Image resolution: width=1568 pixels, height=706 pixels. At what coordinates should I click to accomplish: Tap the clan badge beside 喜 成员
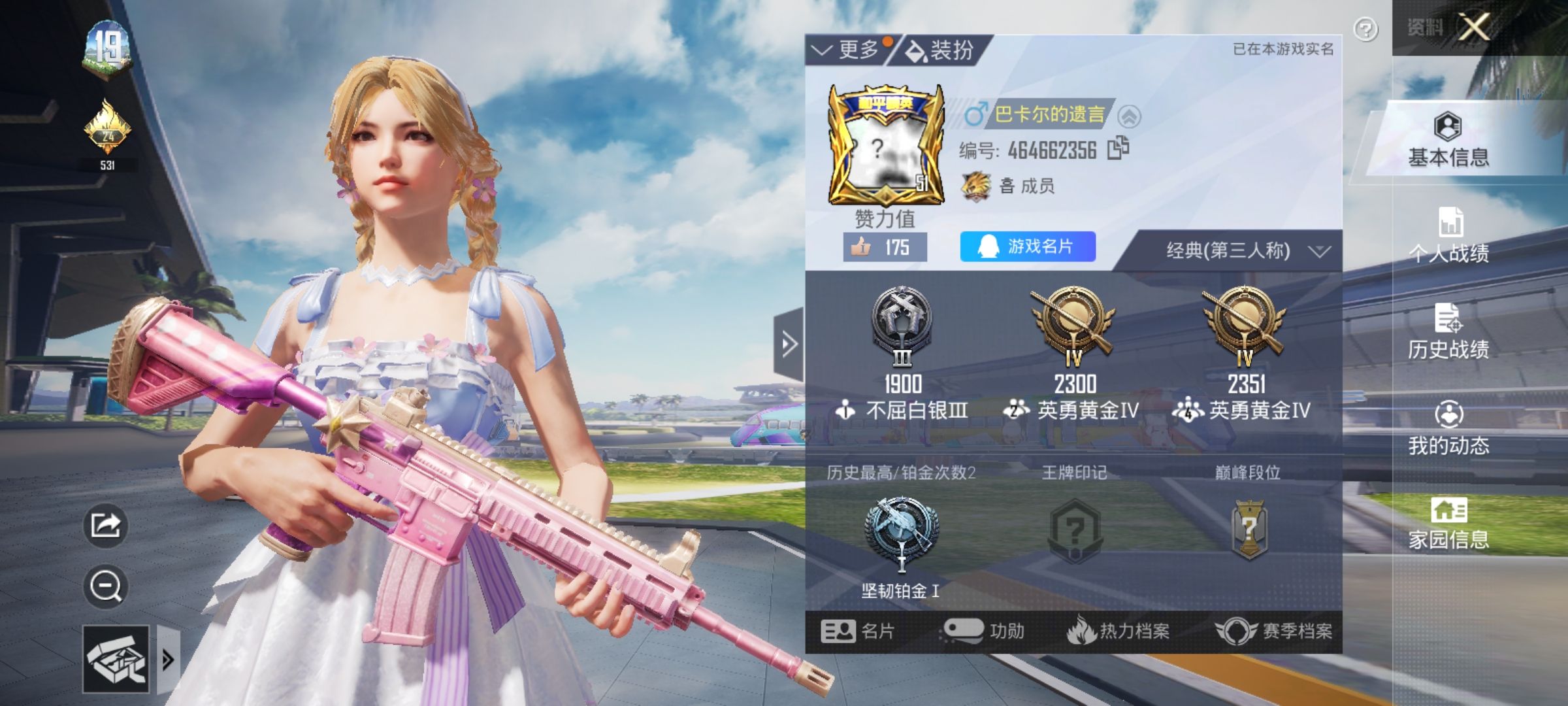977,185
